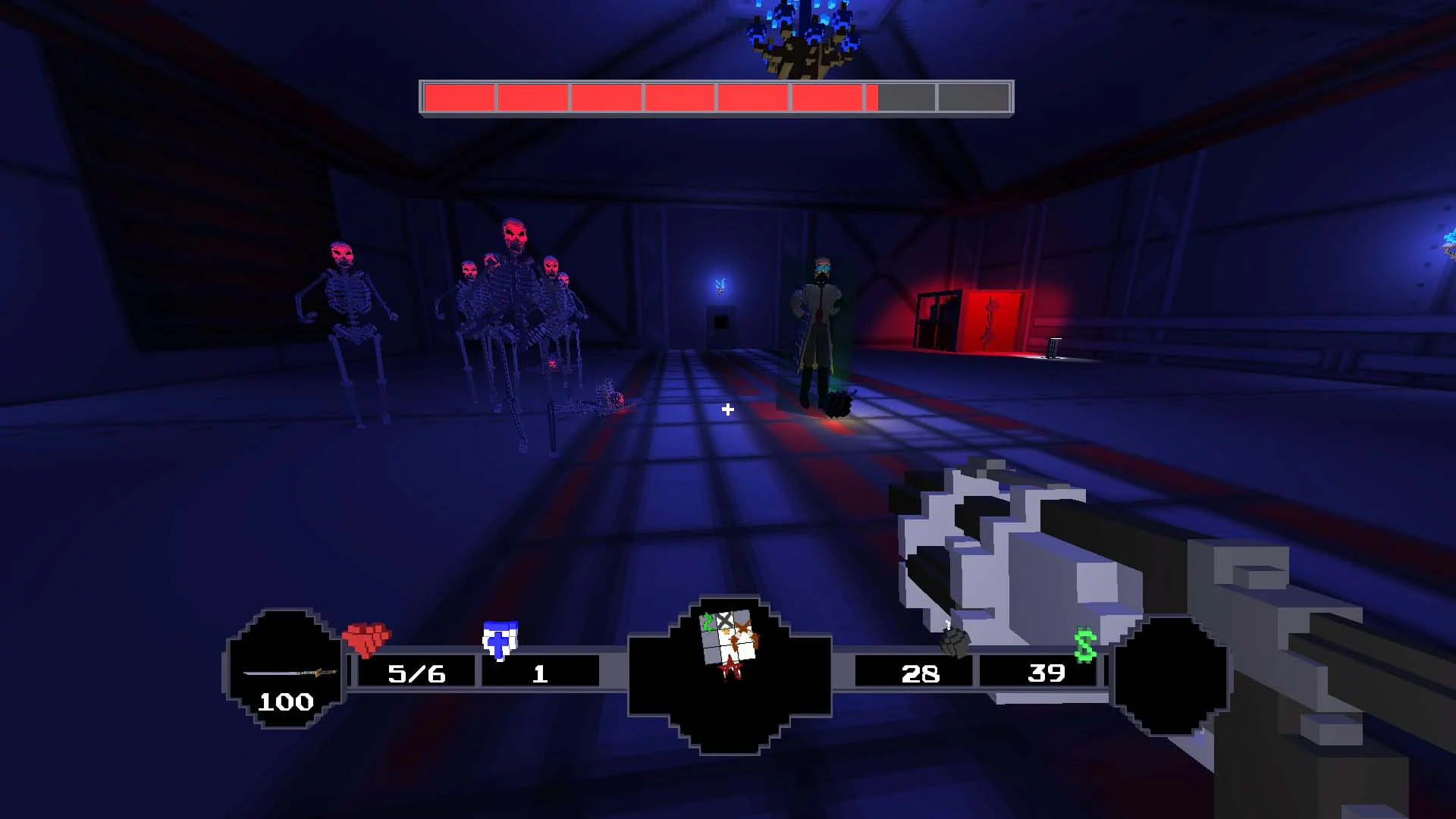The width and height of the screenshot is (1456, 819).
Task: Click the armor count showing 1
Action: pos(540,675)
